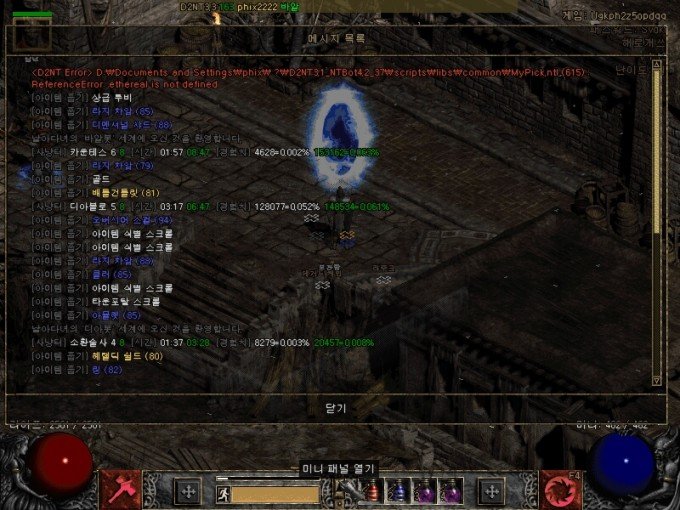
Task: Close the message log with 닫기
Action: [x=335, y=408]
